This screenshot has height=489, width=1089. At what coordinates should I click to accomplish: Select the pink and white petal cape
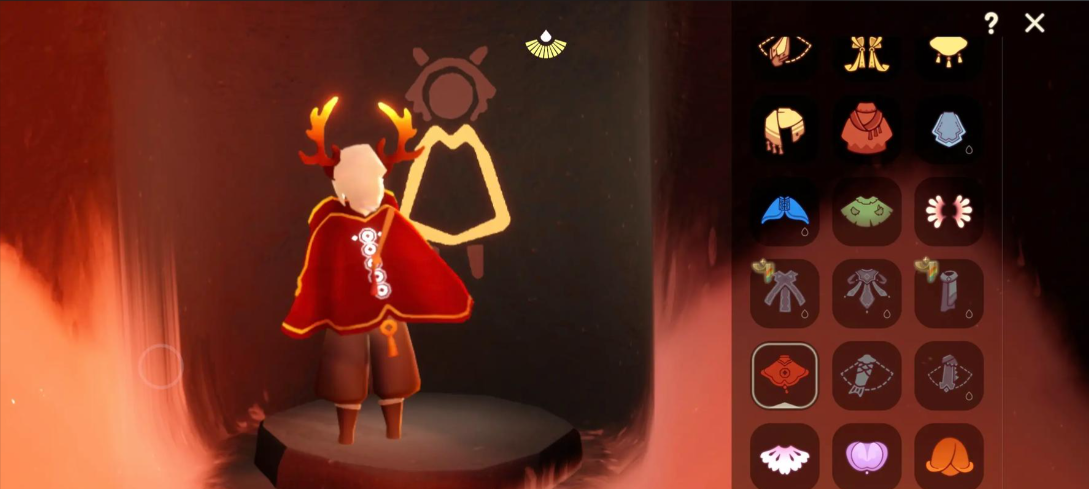[948, 212]
